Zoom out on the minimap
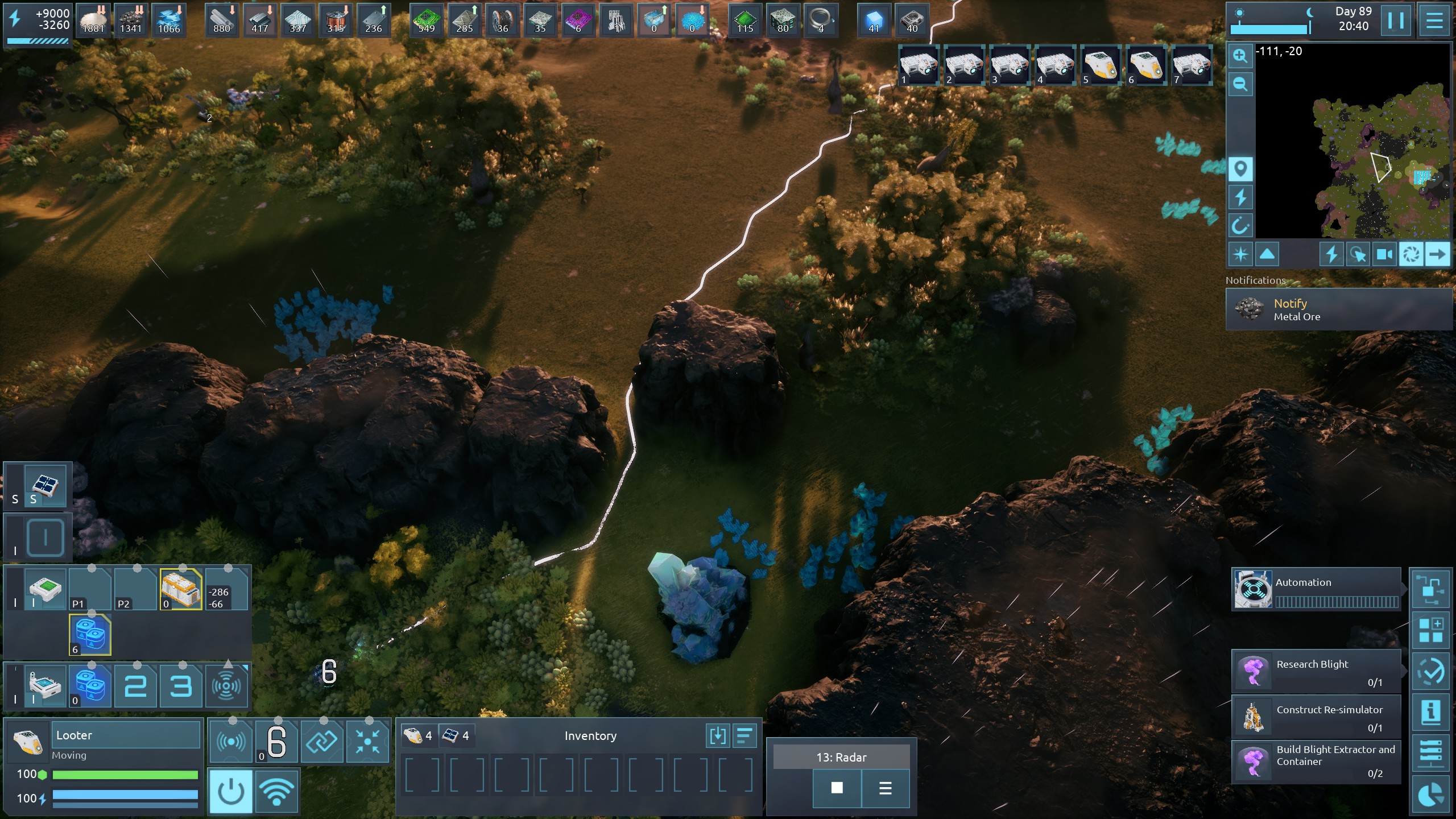Screen dimensions: 1456x819 pos(1240,85)
